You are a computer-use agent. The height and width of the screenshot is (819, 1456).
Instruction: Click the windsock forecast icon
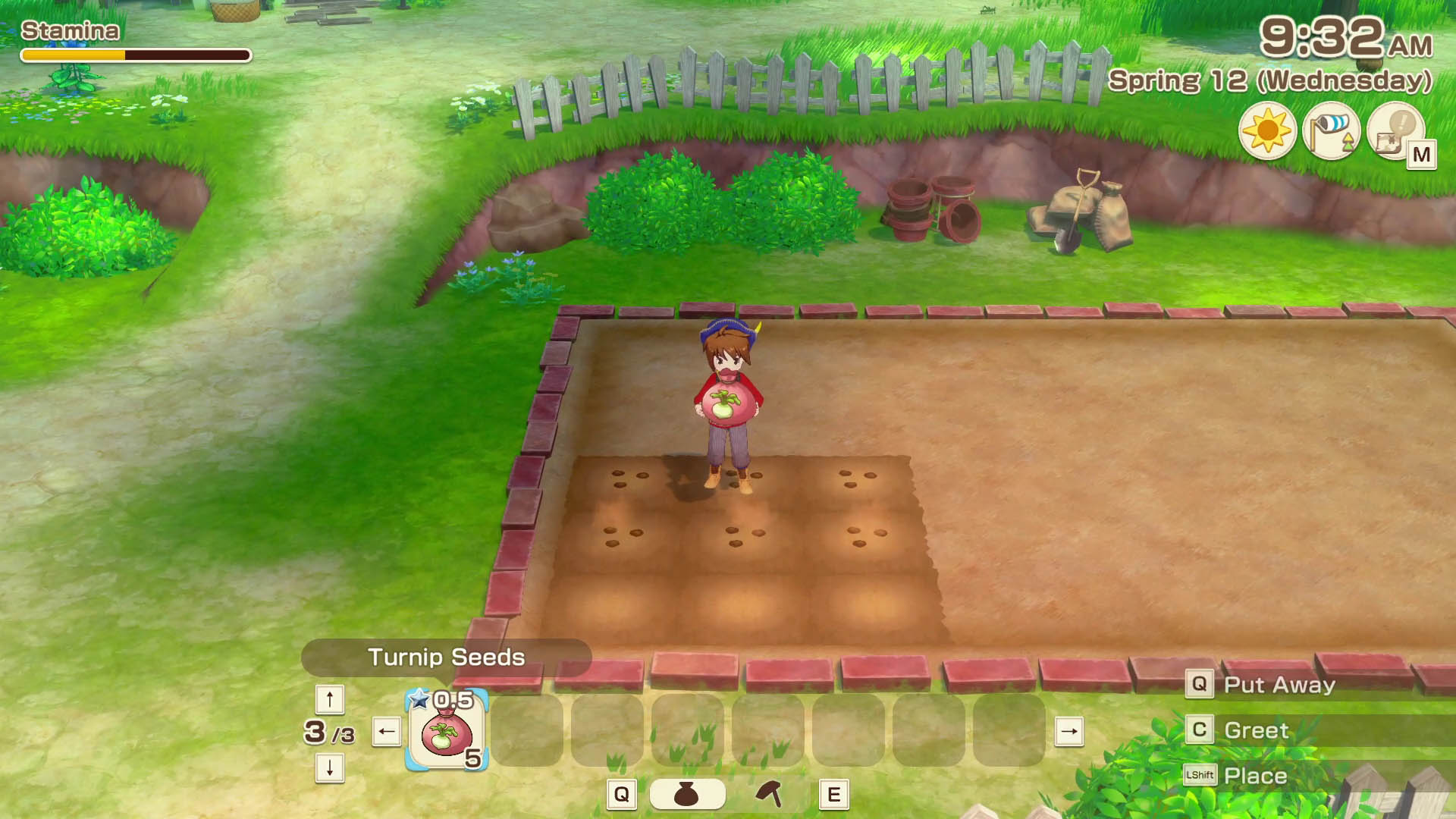point(1332,131)
